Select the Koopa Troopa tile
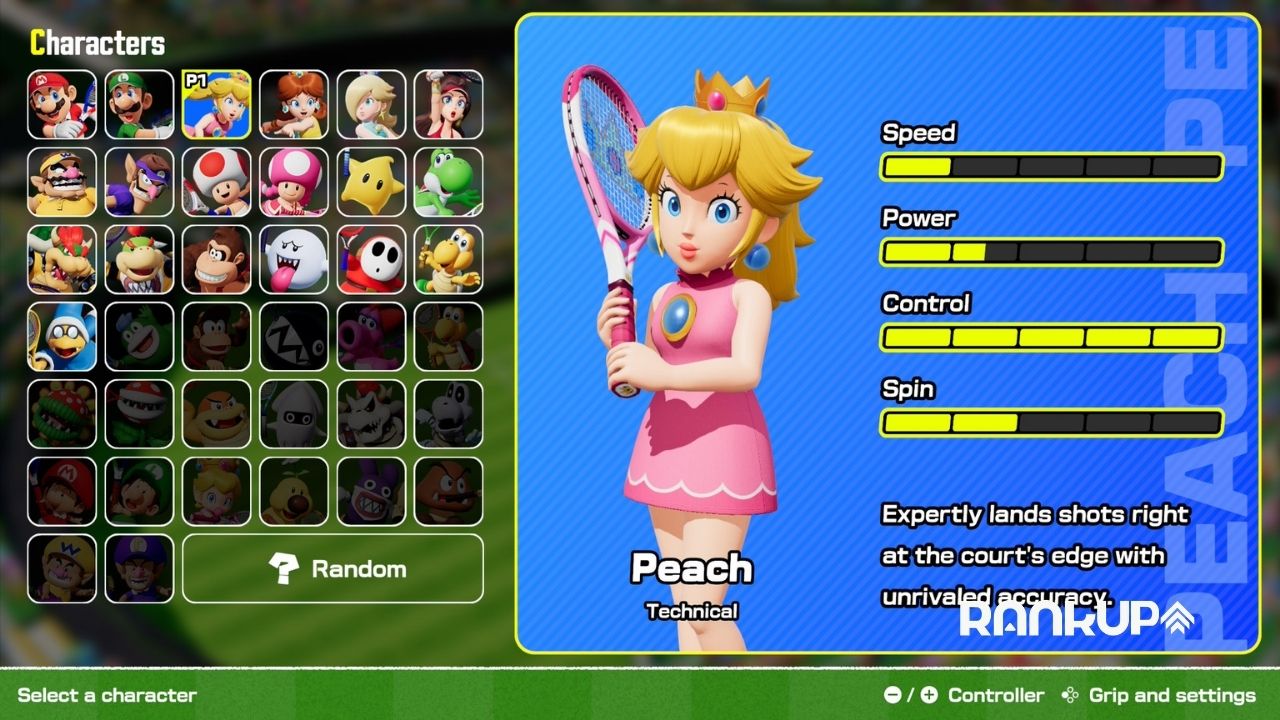Viewport: 1280px width, 720px height. click(x=449, y=259)
